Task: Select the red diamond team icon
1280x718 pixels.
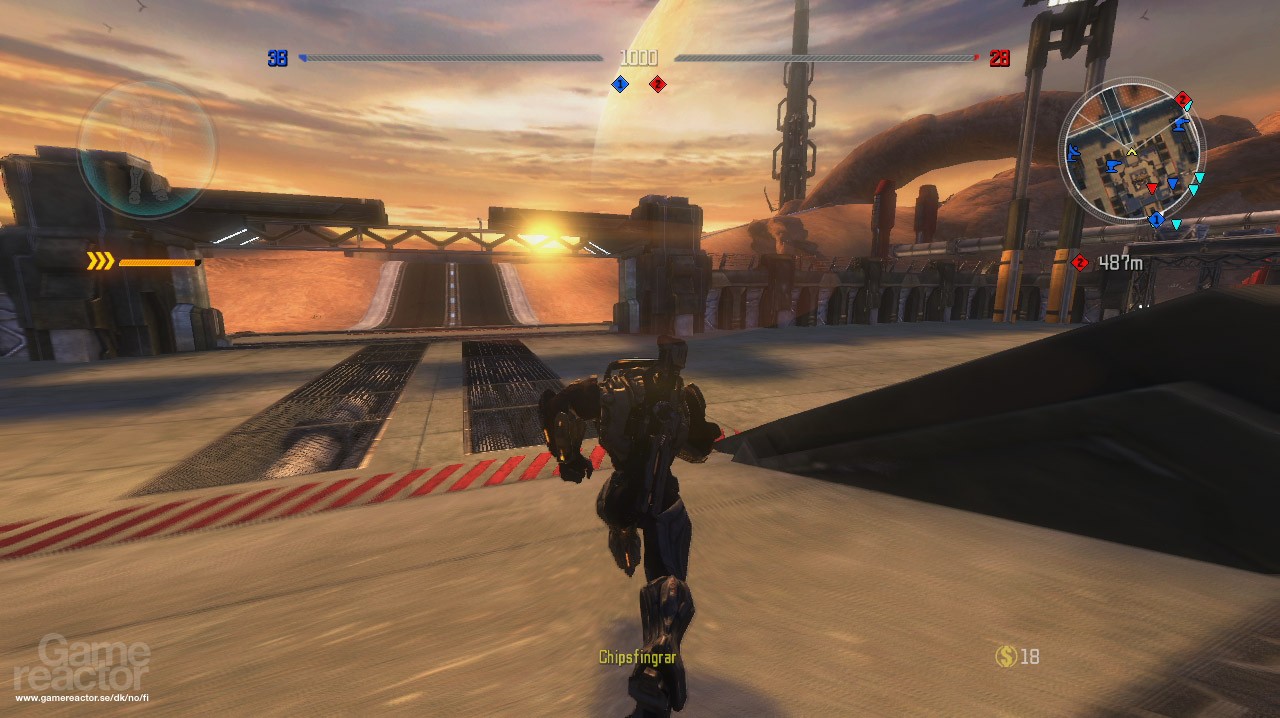Action: pos(657,85)
